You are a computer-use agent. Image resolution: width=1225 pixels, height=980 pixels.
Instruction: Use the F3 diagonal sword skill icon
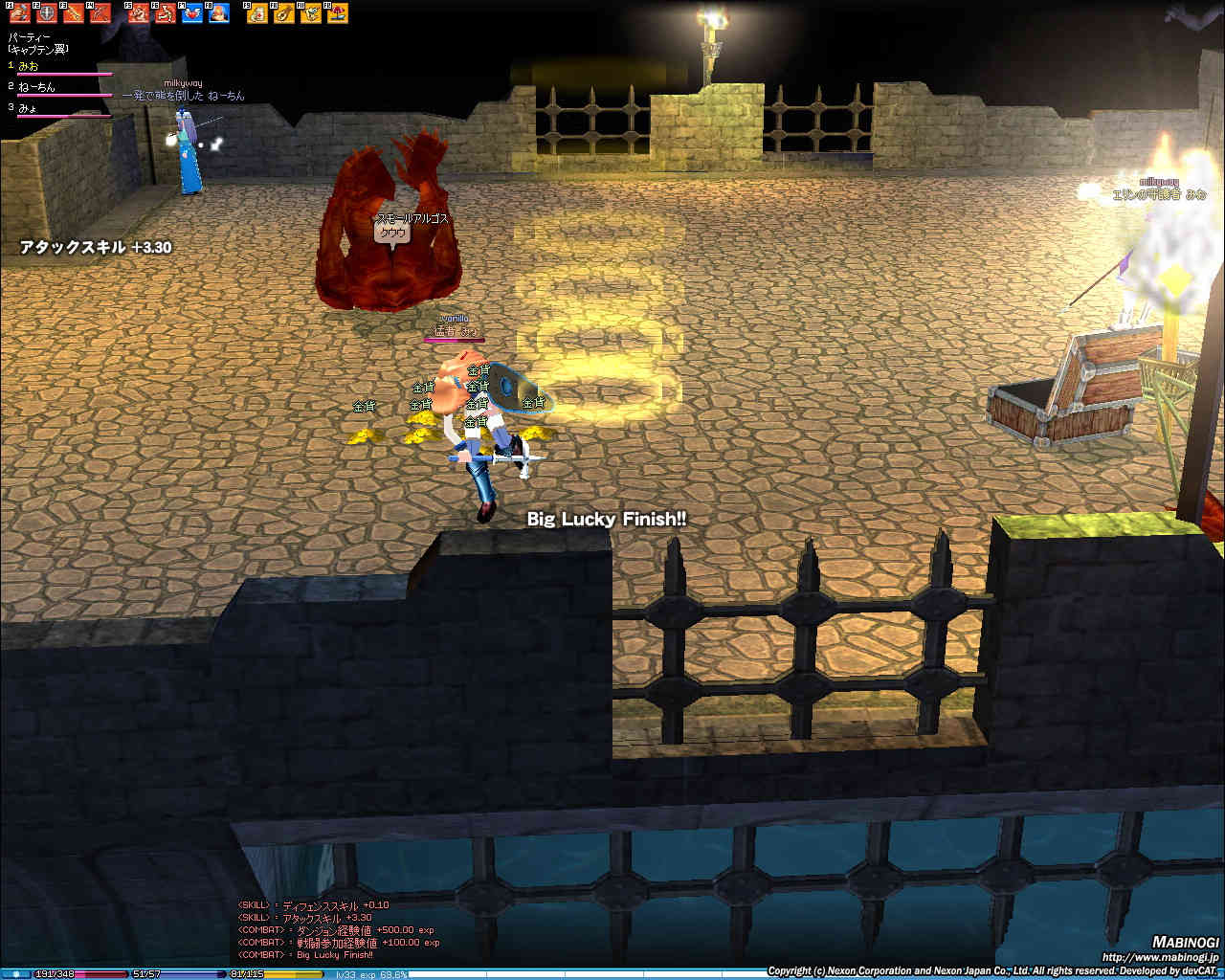73,13
